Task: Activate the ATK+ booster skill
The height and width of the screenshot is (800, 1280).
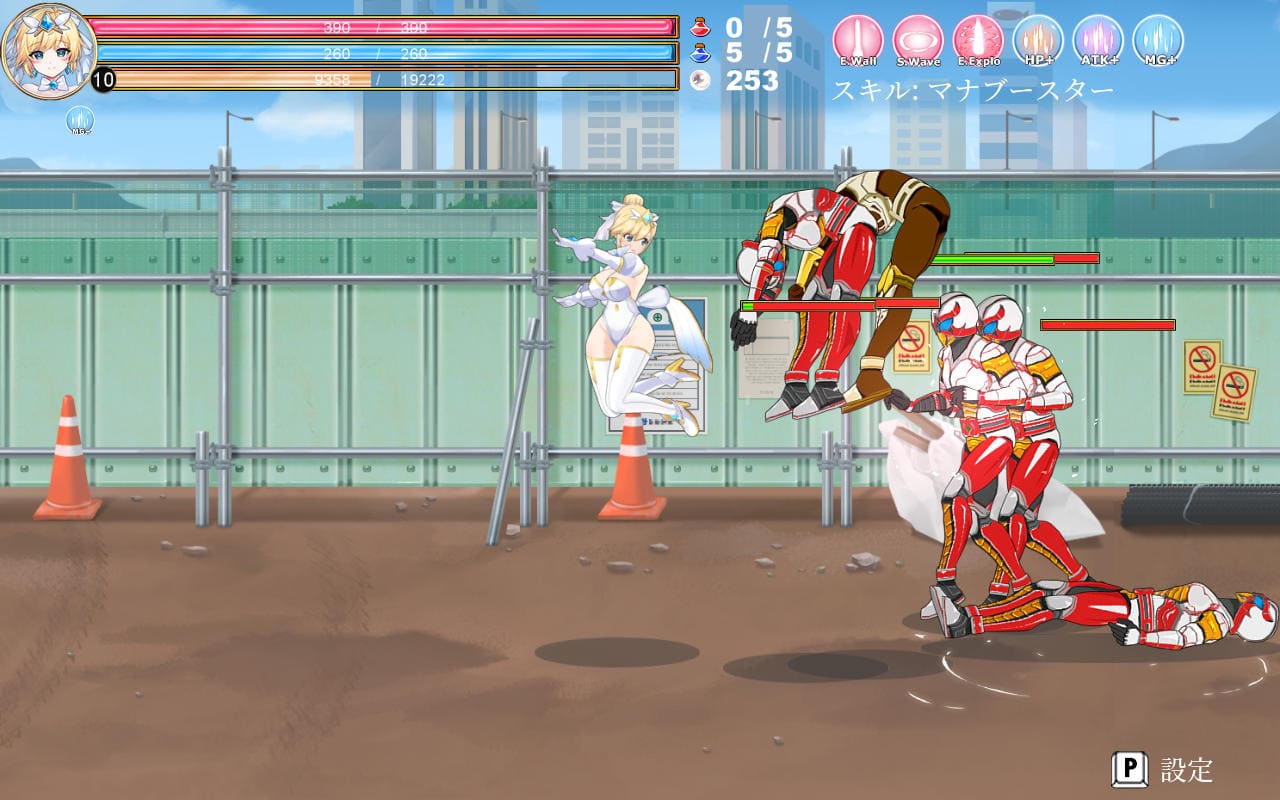Action: coord(1098,41)
